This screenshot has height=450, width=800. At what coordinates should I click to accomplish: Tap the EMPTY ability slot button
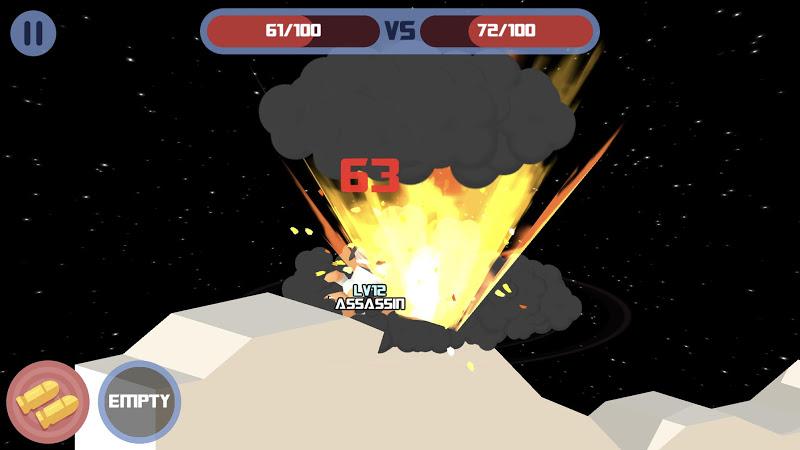(x=139, y=402)
